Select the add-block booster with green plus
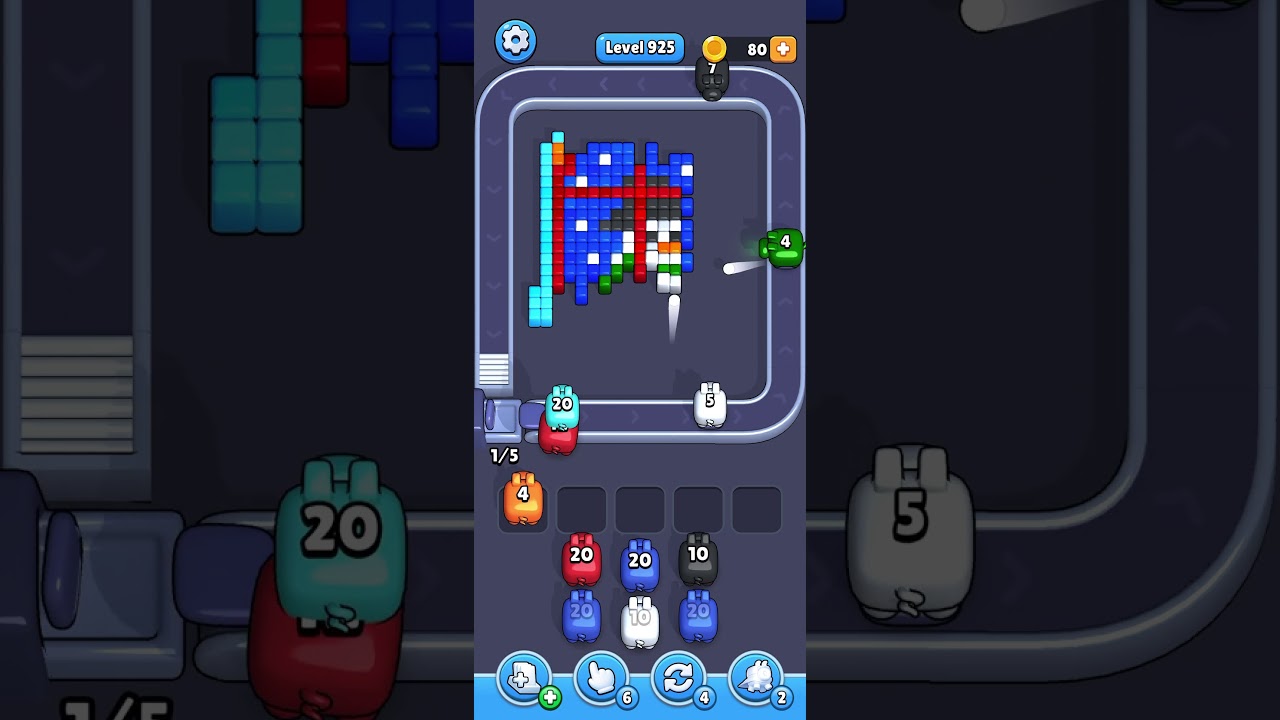The image size is (1280, 720). point(522,678)
